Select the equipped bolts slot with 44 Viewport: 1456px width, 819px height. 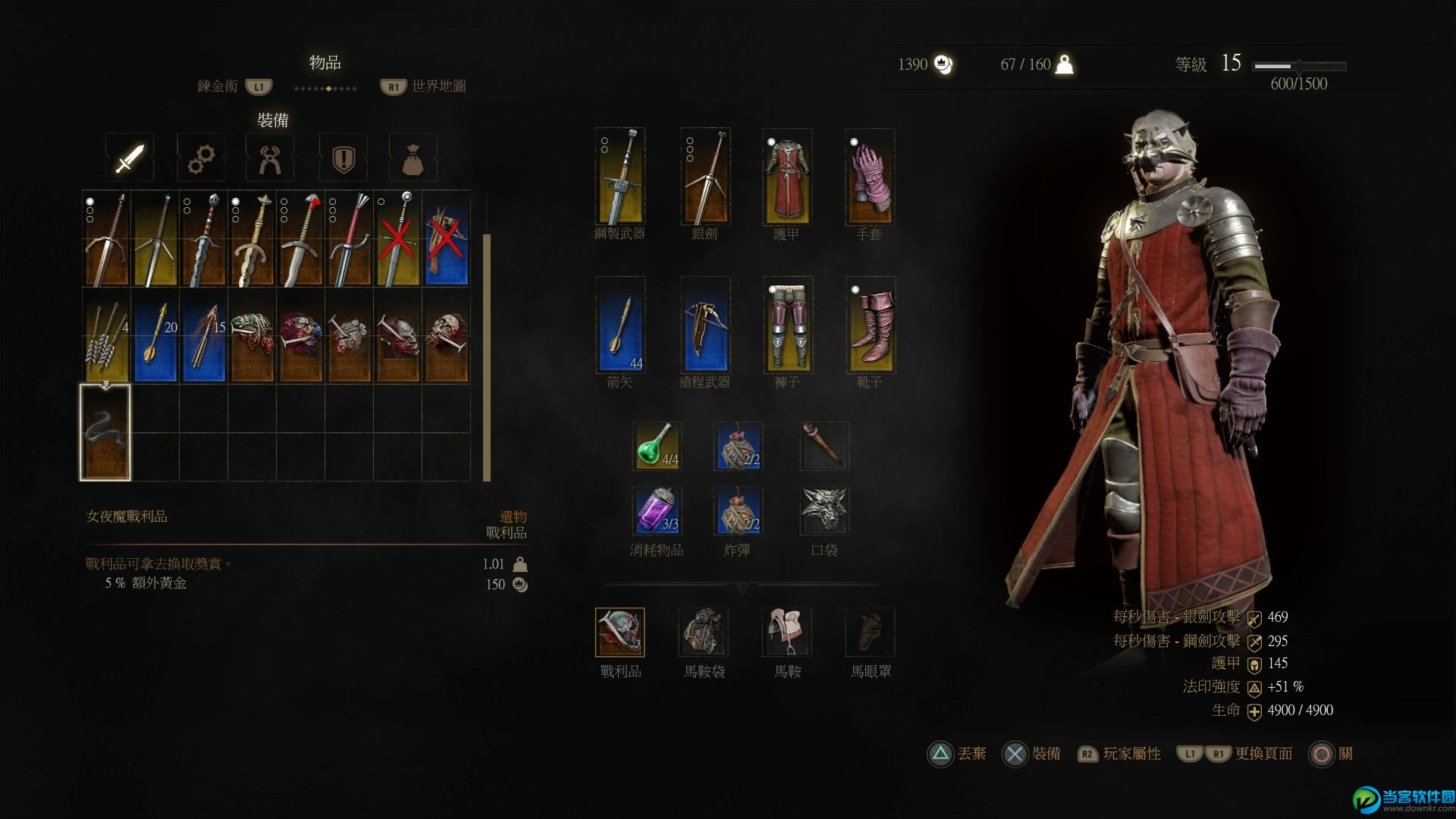[x=620, y=325]
